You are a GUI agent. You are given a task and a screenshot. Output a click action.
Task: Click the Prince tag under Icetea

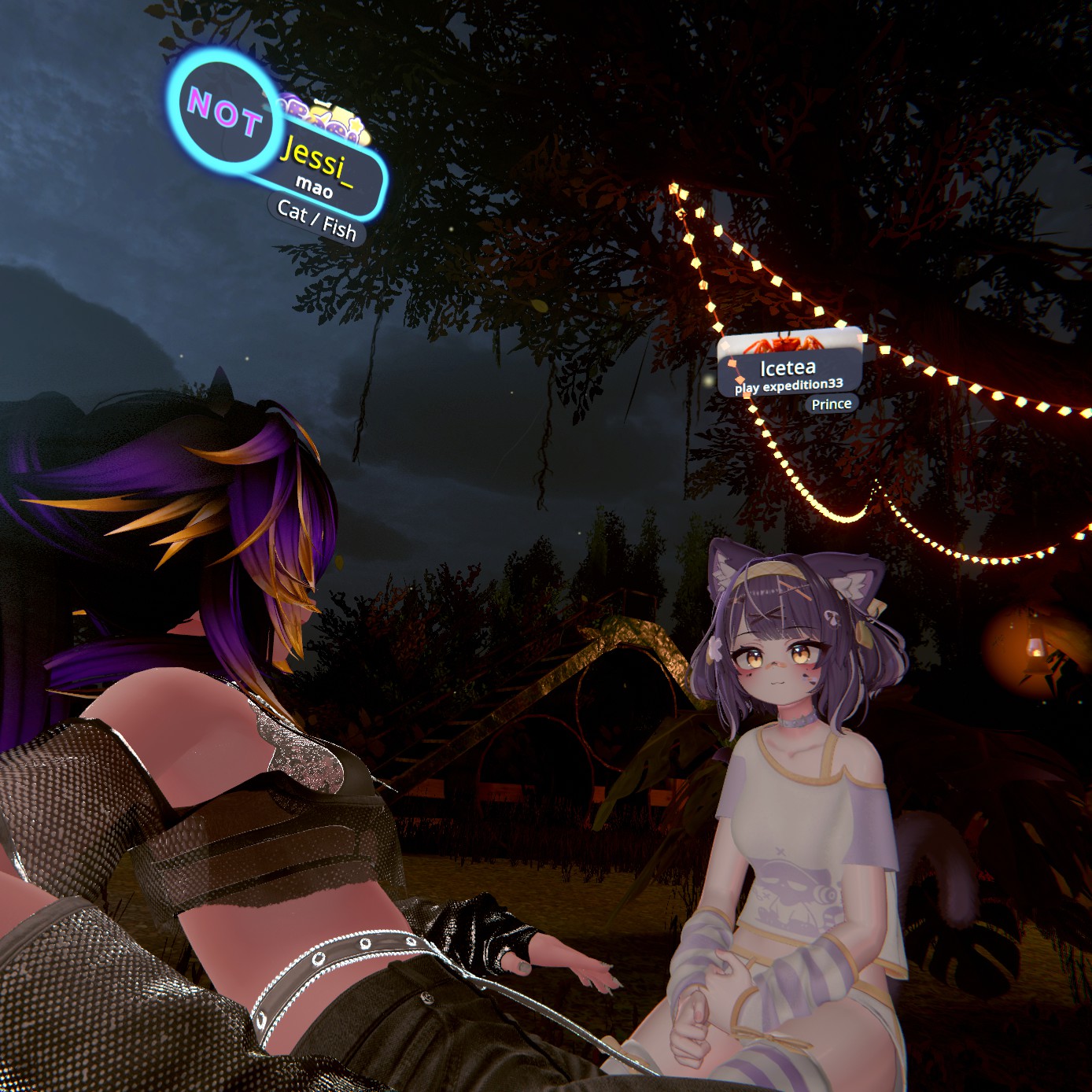click(x=832, y=404)
